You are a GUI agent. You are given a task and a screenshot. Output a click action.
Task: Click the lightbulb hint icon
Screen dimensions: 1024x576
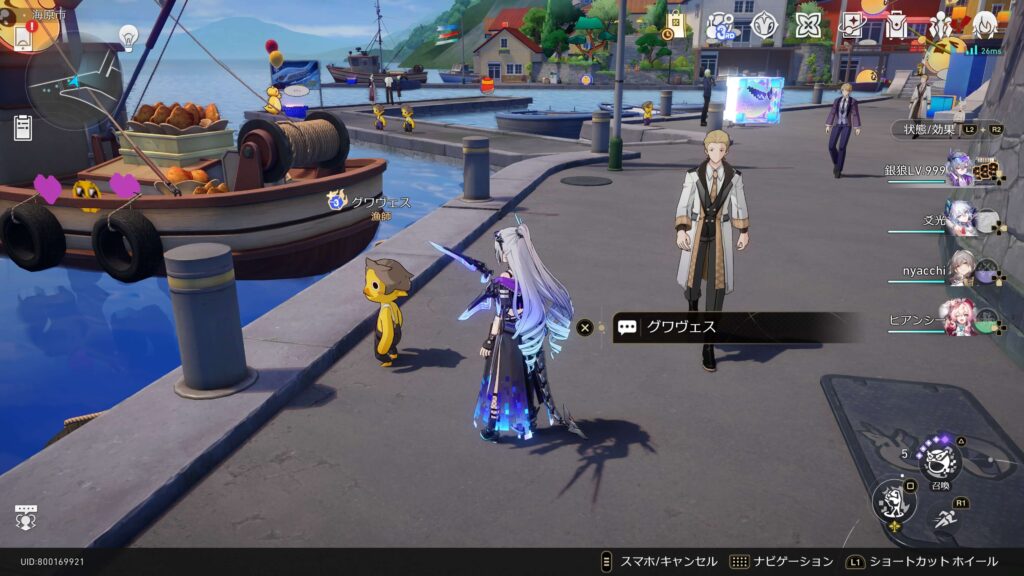coord(128,37)
